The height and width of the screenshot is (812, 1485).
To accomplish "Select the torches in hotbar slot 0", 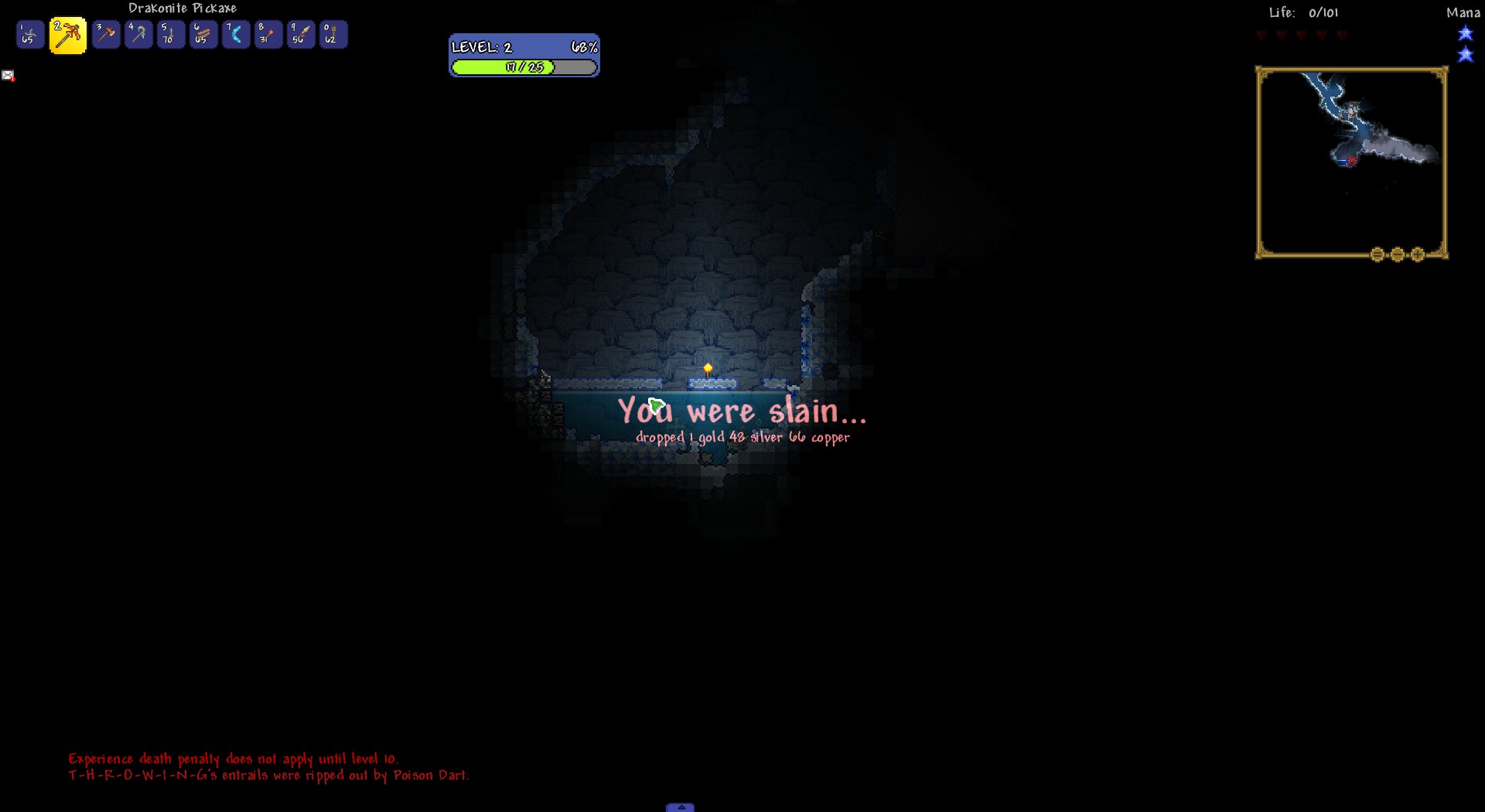I will coord(333,34).
